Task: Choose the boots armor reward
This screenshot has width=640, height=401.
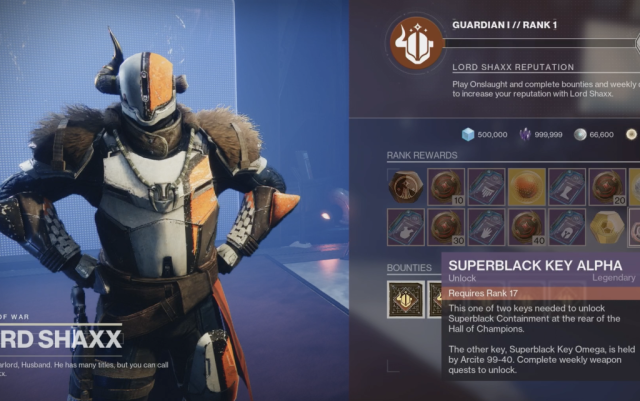Action: coord(567,186)
